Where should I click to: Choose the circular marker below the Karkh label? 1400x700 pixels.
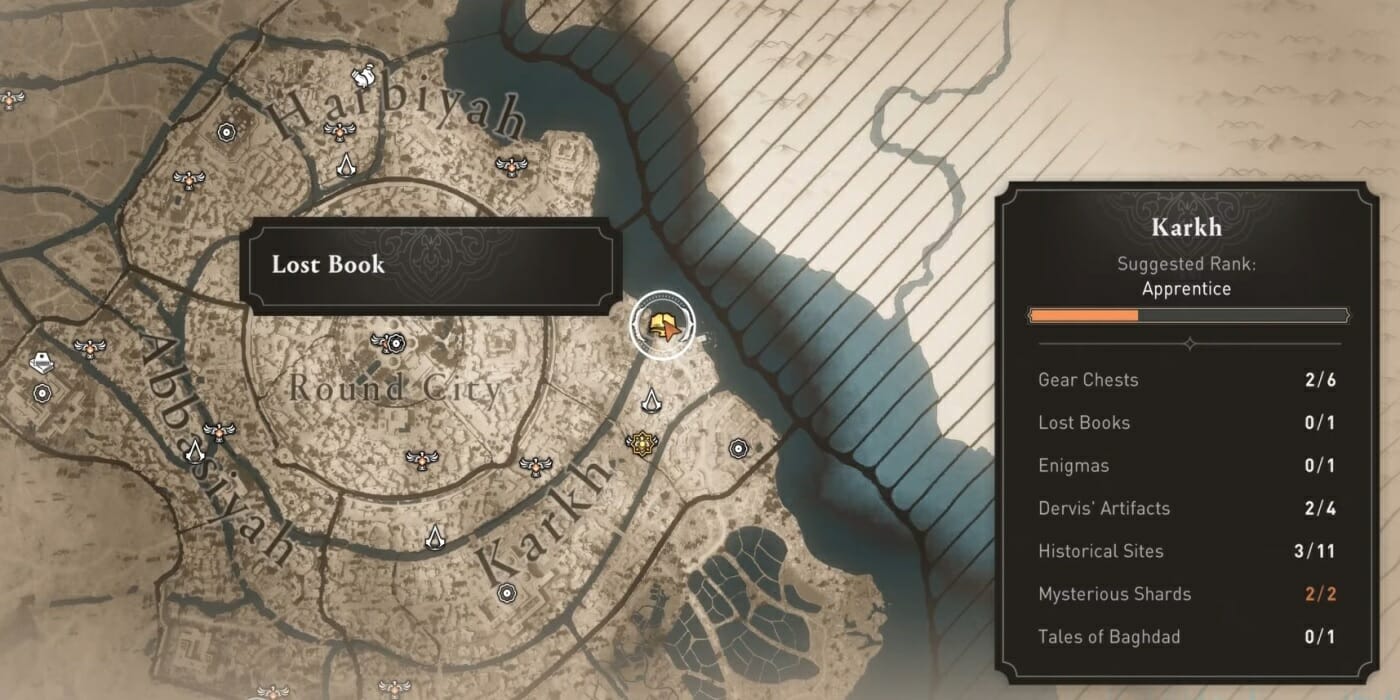(506, 593)
